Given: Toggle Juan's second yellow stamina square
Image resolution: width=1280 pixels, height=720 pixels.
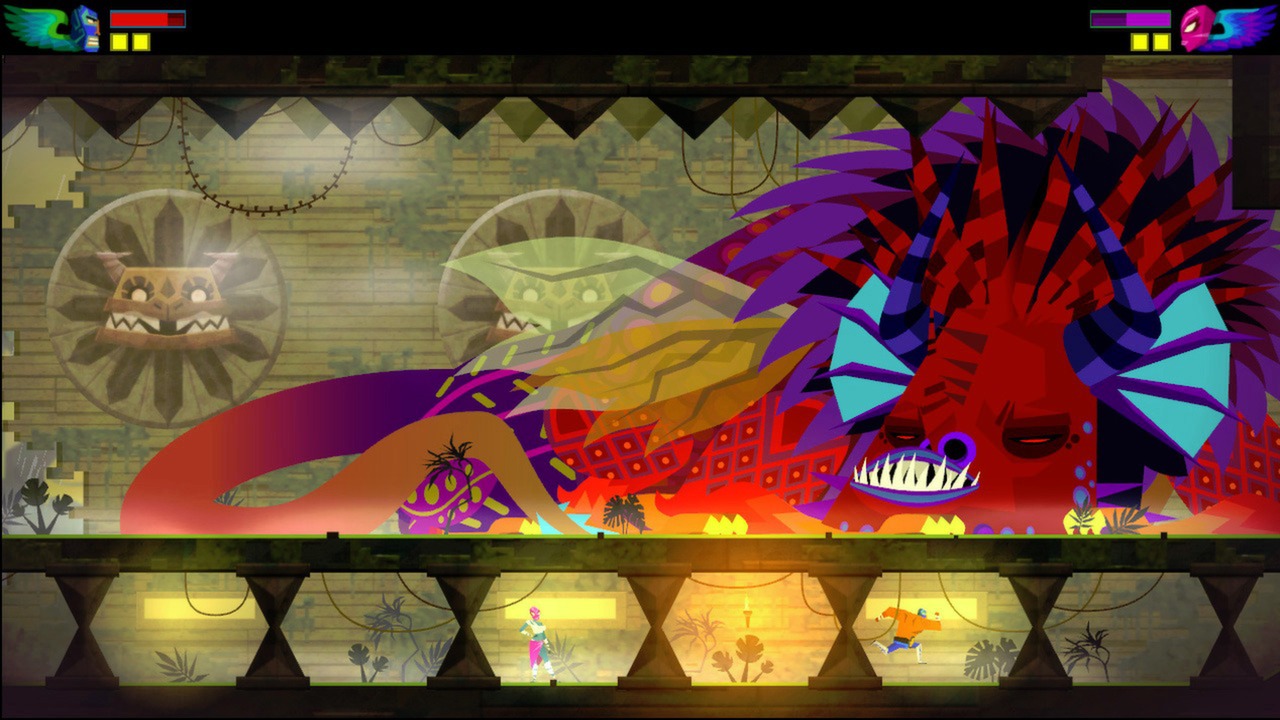Looking at the screenshot, I should click(x=140, y=41).
